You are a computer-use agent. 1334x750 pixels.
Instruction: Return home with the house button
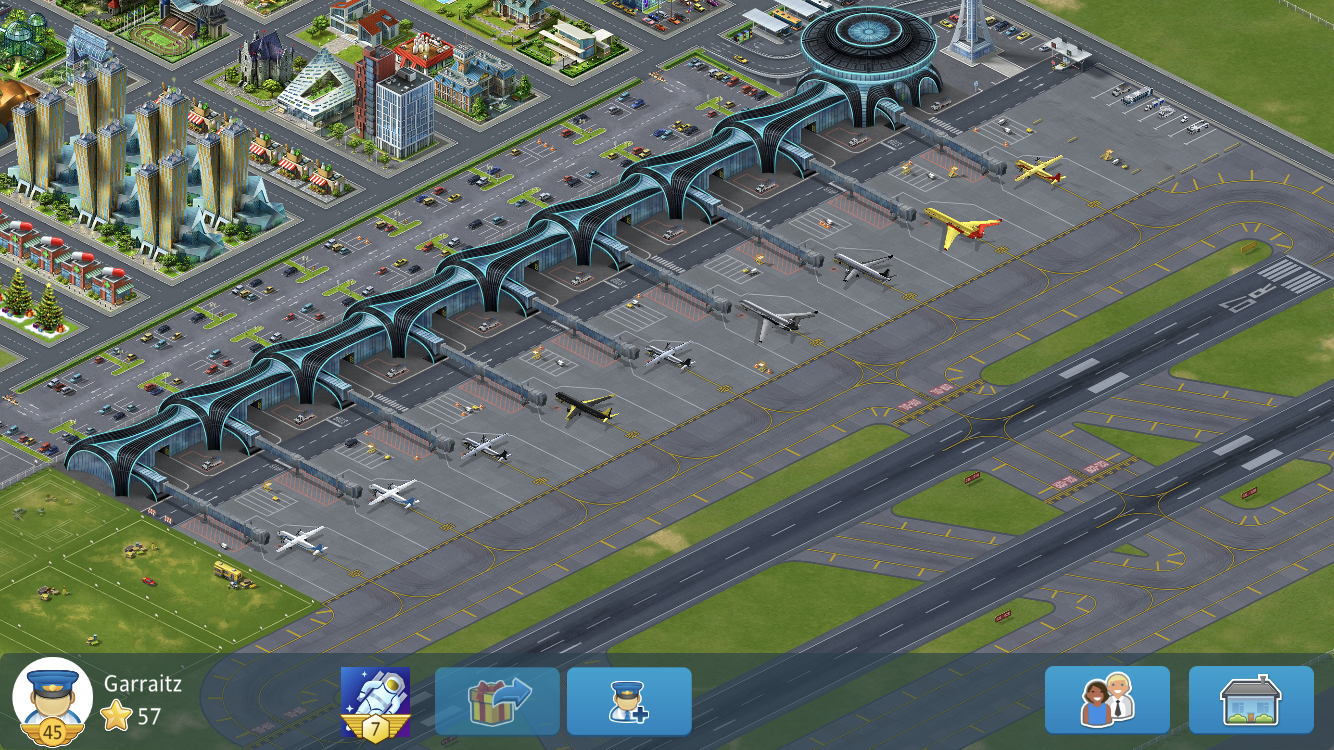coord(1251,700)
